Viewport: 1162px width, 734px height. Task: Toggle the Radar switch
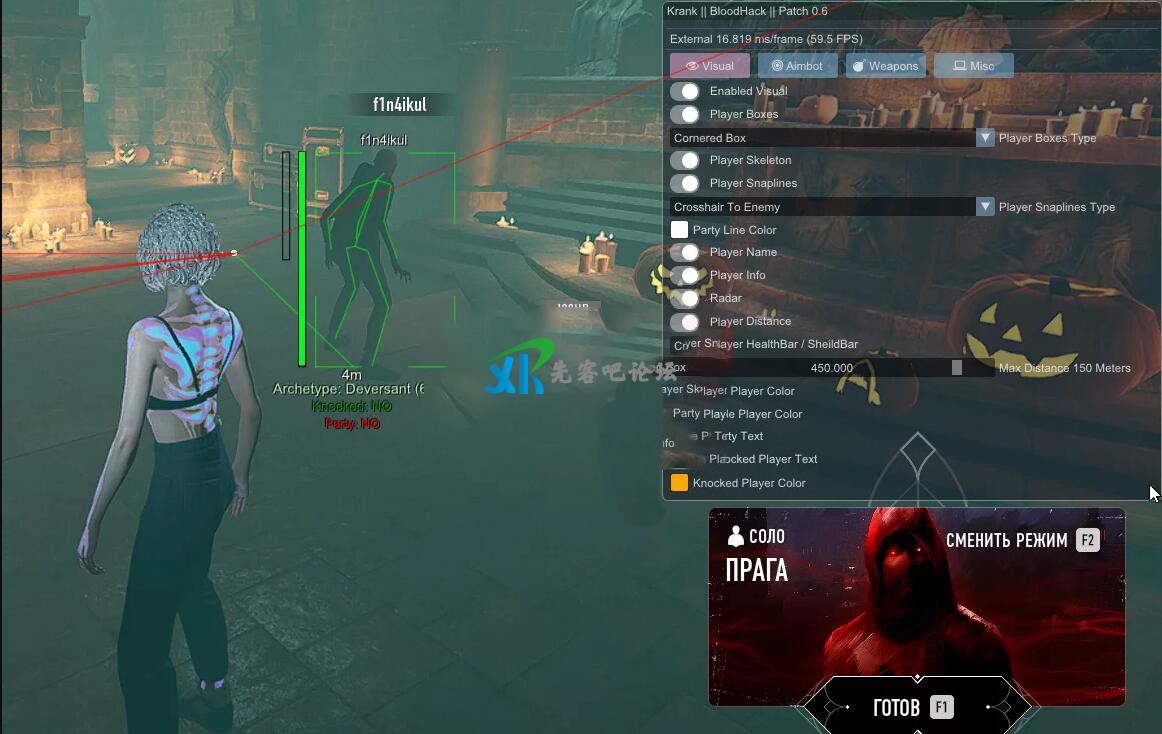(x=685, y=298)
